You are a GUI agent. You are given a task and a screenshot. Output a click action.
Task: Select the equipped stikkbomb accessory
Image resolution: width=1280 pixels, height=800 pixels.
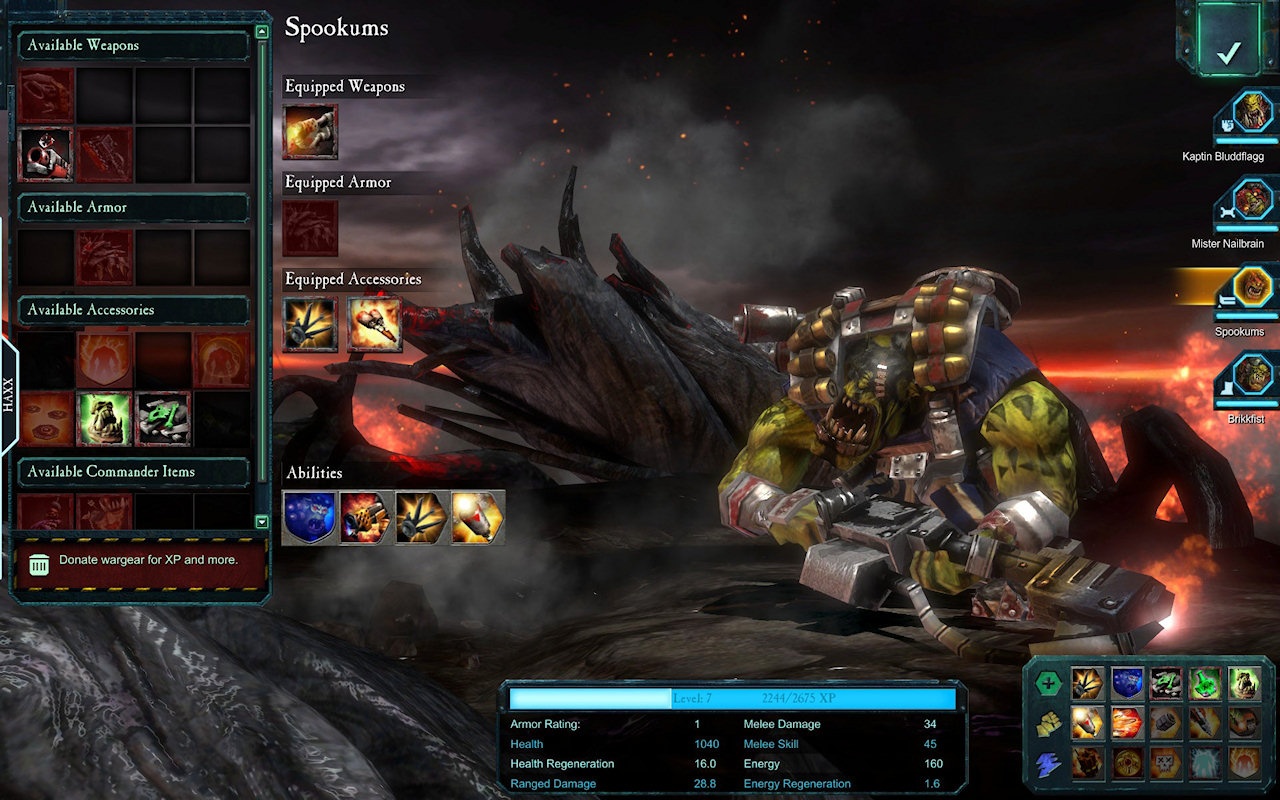(310, 324)
